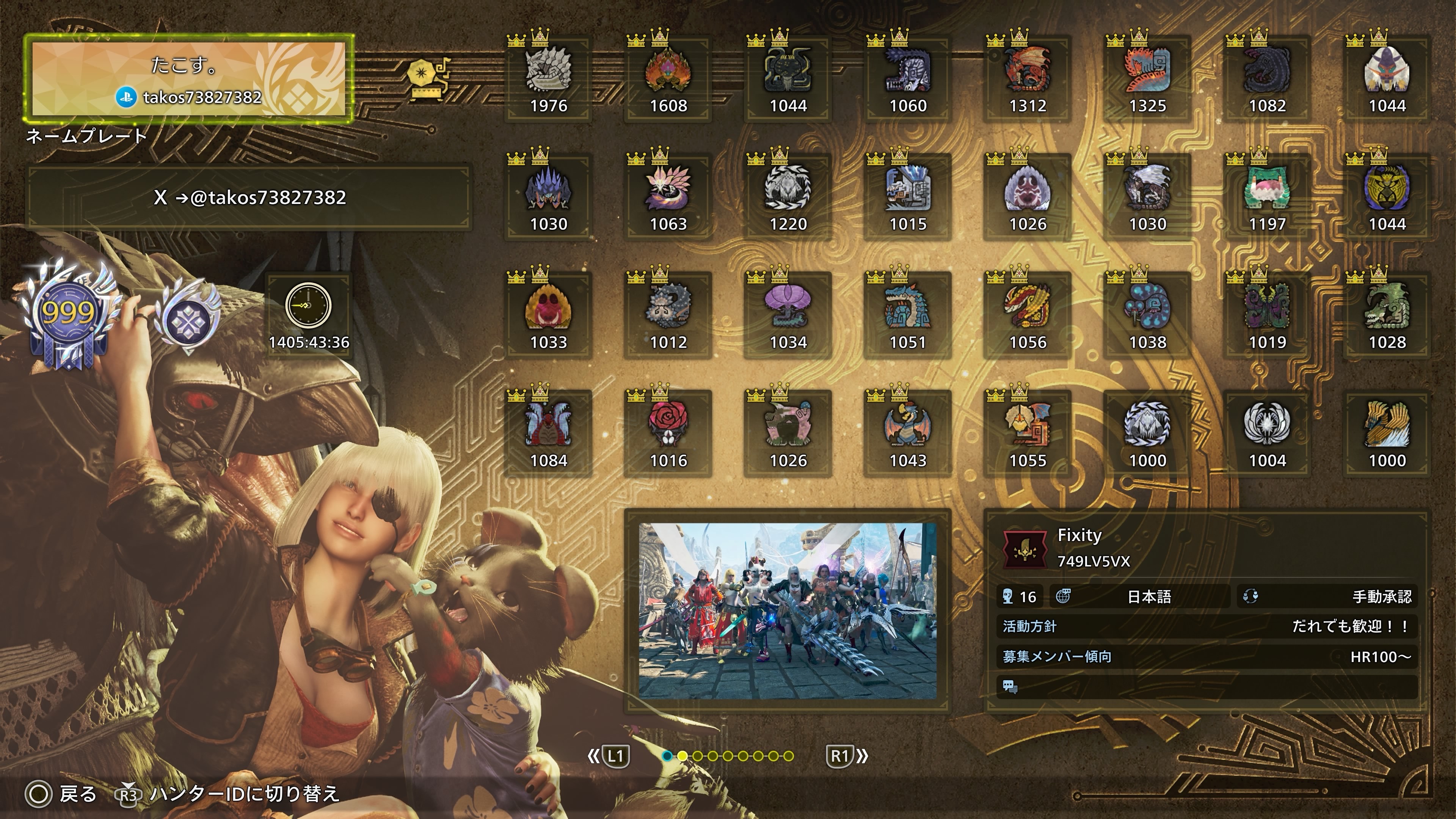This screenshot has height=819, width=1456.
Task: Click the gramophone music icon
Action: coord(427,79)
